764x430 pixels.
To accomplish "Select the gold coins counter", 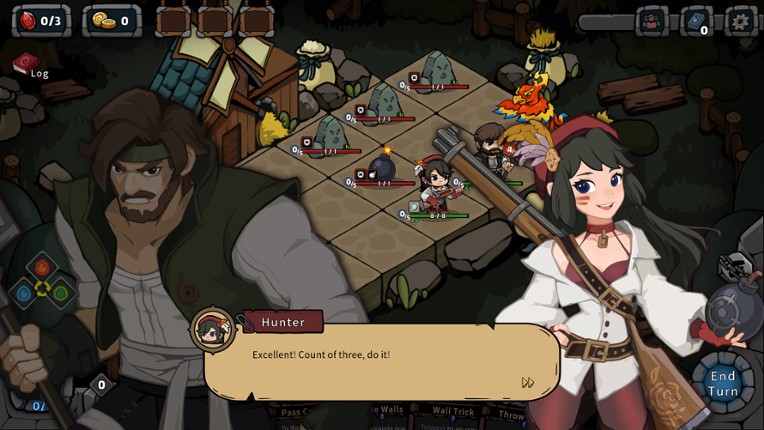I will [x=111, y=20].
